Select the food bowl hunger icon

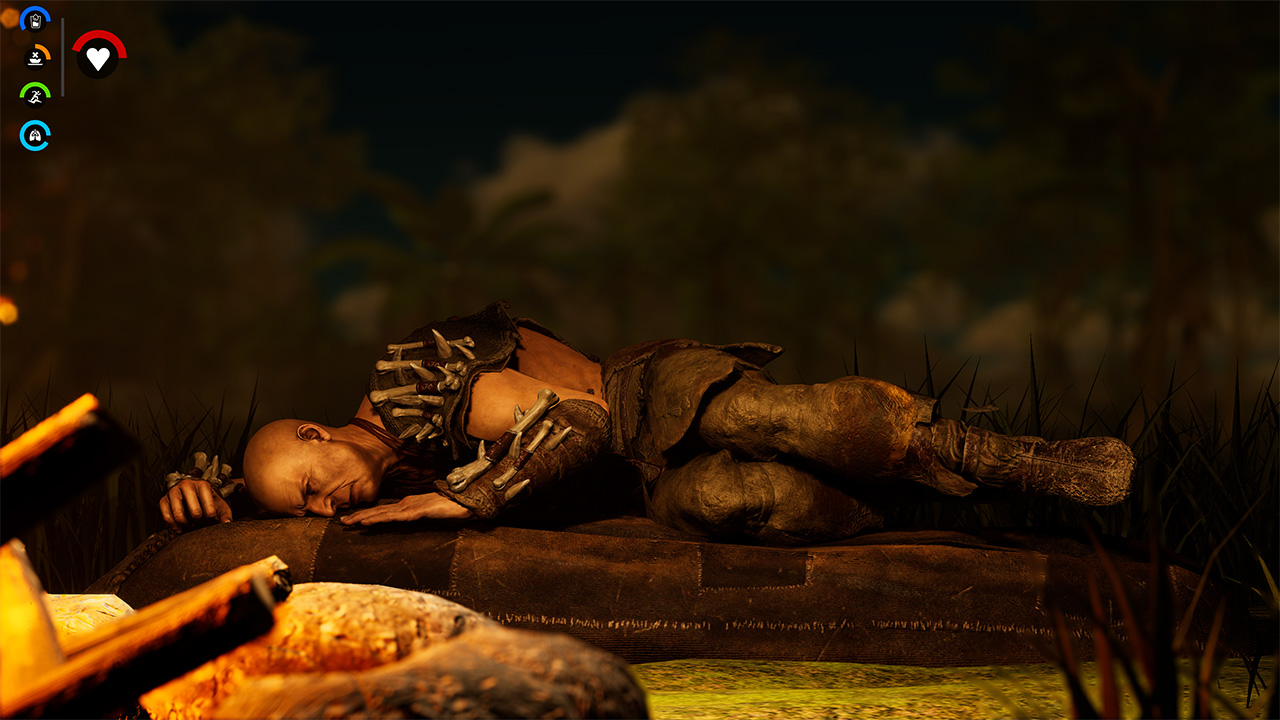point(36,57)
